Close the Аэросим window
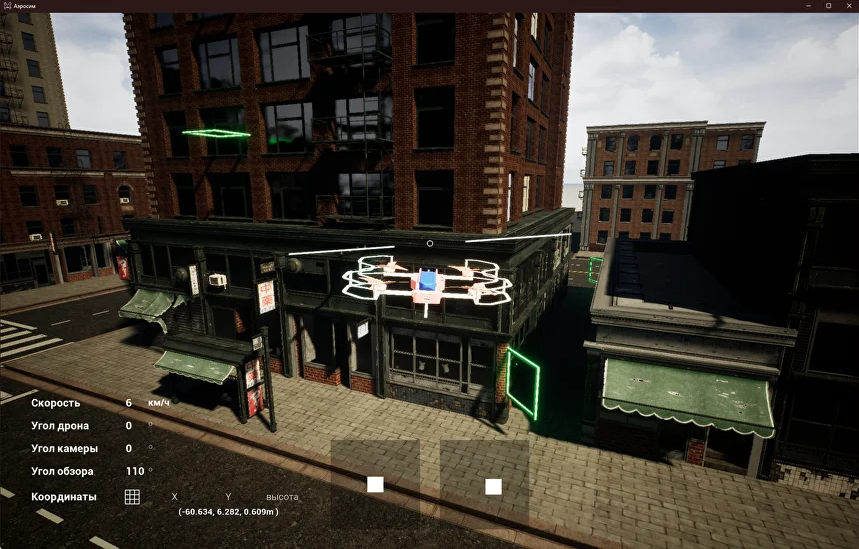Screen dimensions: 859x549 tap(848, 6)
